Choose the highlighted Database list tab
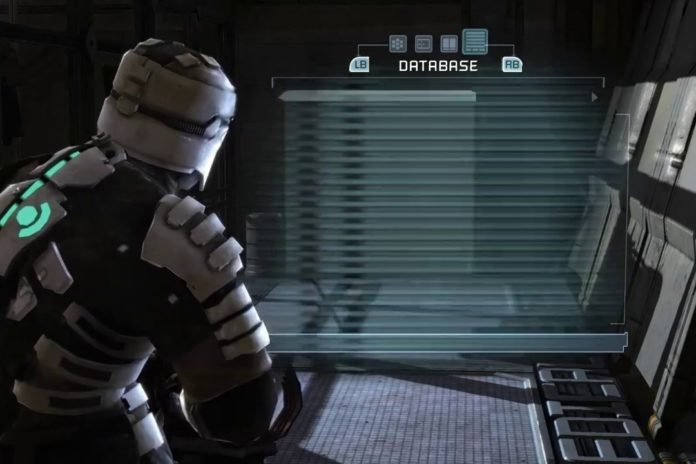This screenshot has width=696, height=464. point(475,41)
